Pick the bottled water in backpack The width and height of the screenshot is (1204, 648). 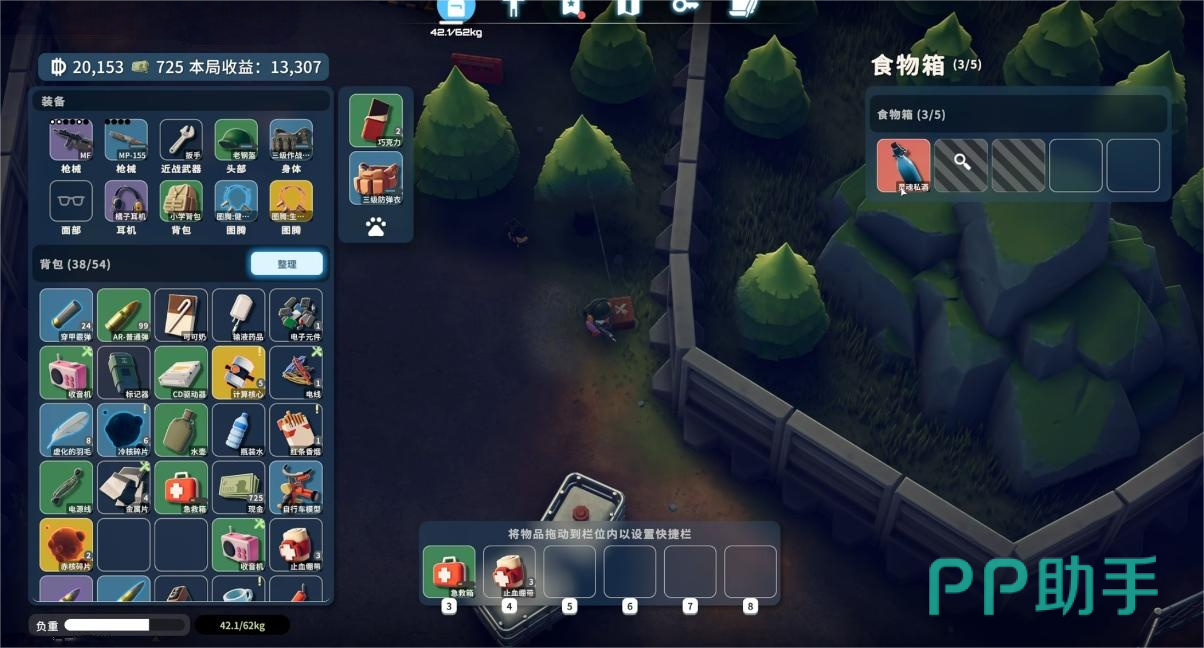239,430
